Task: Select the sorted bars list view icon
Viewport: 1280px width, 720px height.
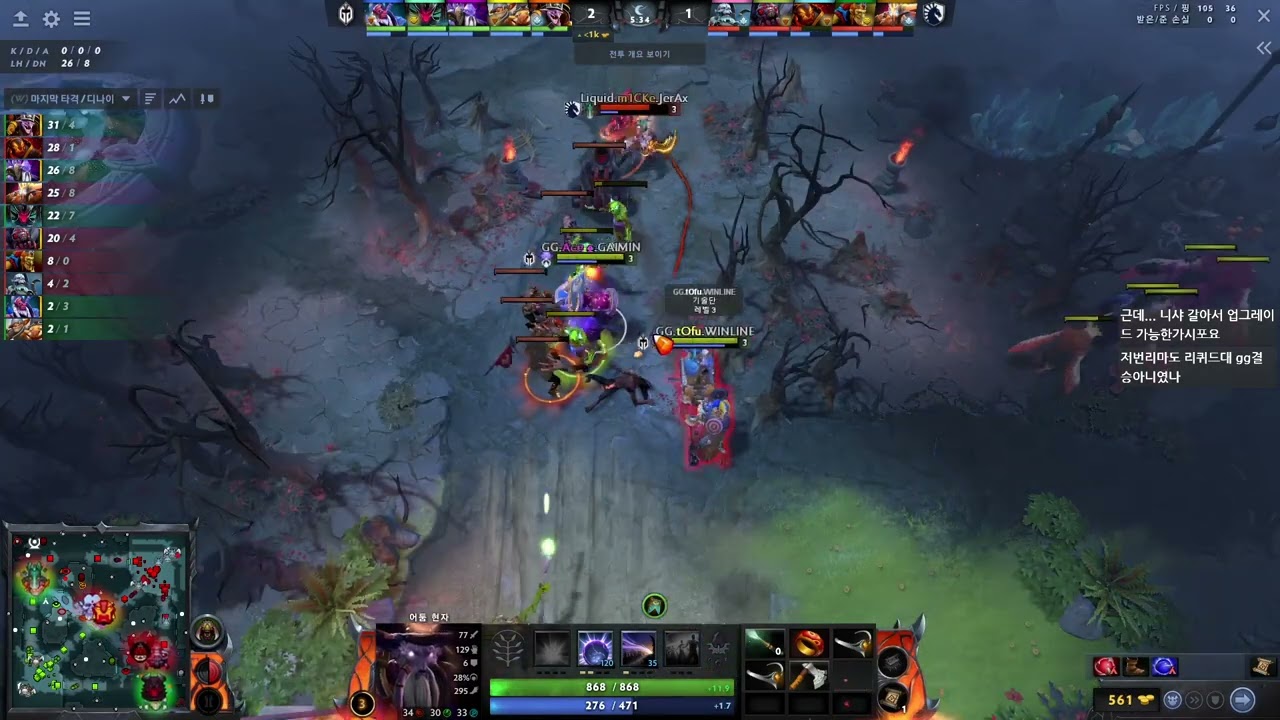Action: click(x=150, y=99)
